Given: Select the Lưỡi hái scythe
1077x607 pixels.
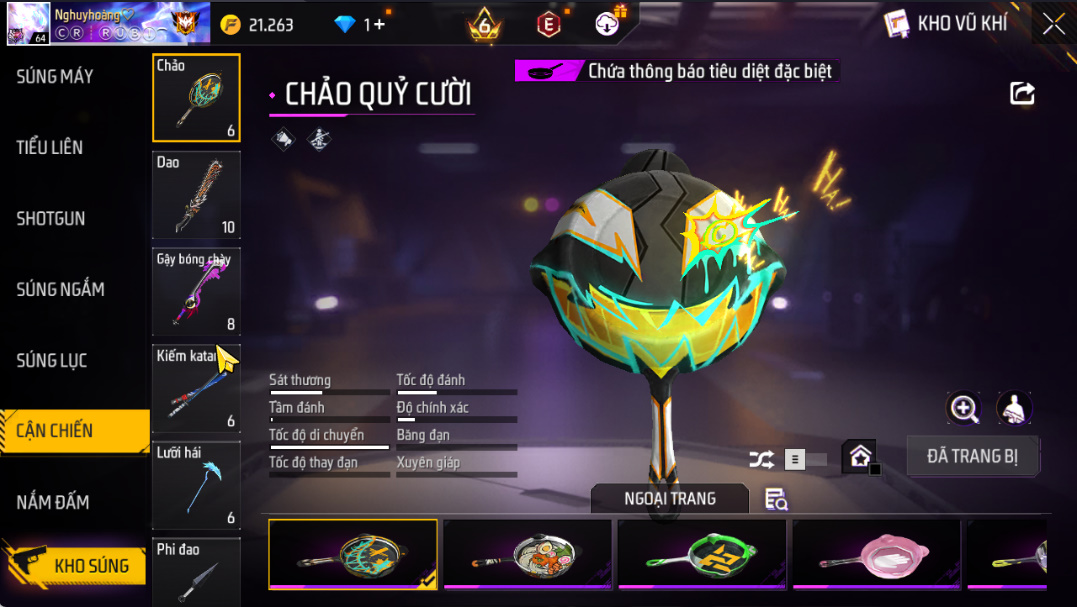Looking at the screenshot, I should tap(196, 485).
